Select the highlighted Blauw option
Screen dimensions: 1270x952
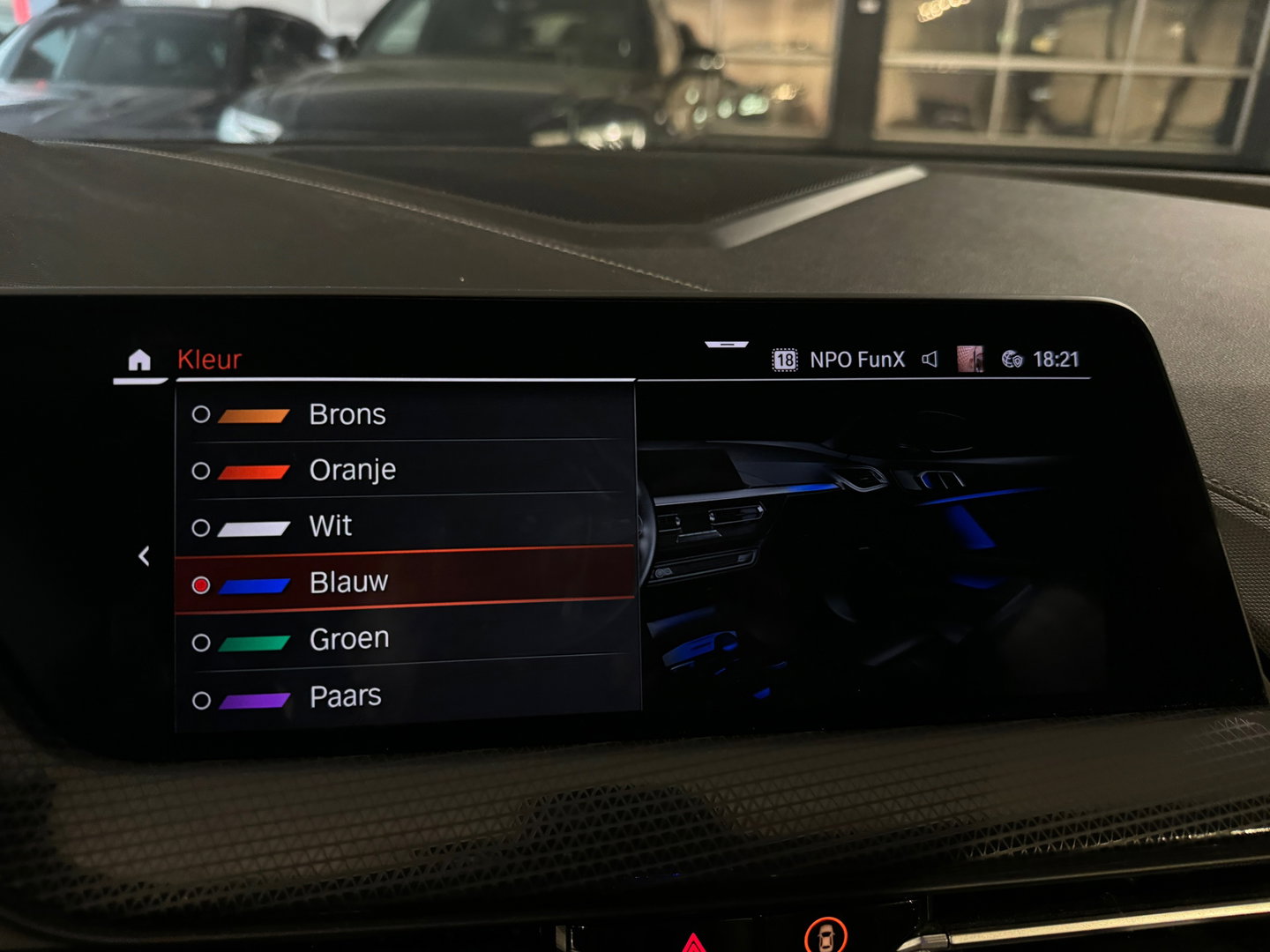350,581
